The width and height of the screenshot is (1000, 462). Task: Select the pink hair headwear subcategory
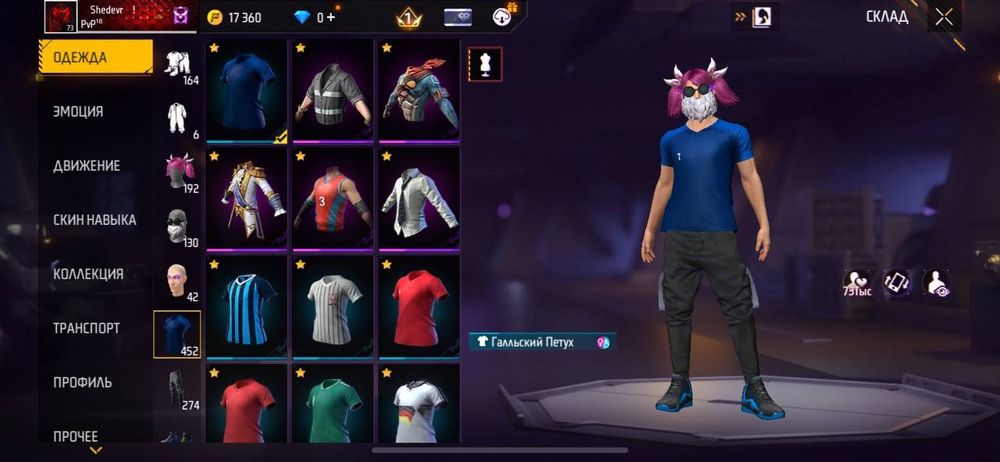(179, 172)
